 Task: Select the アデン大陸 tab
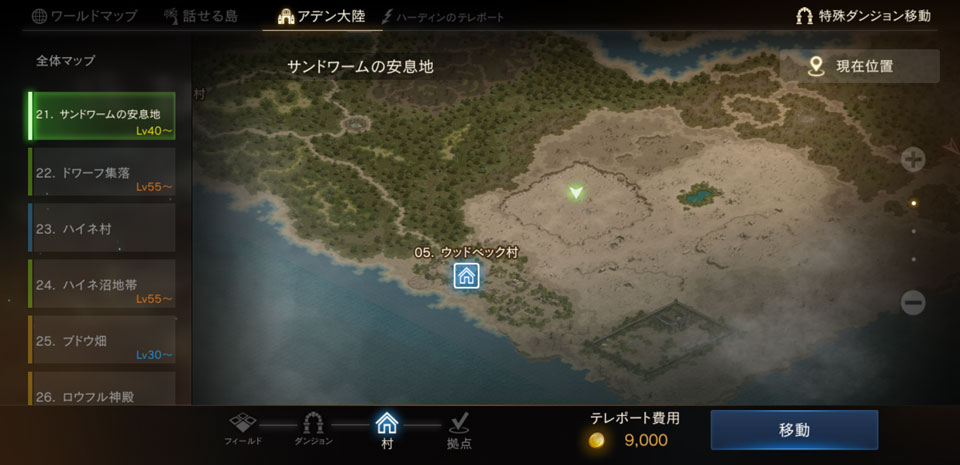[x=322, y=16]
